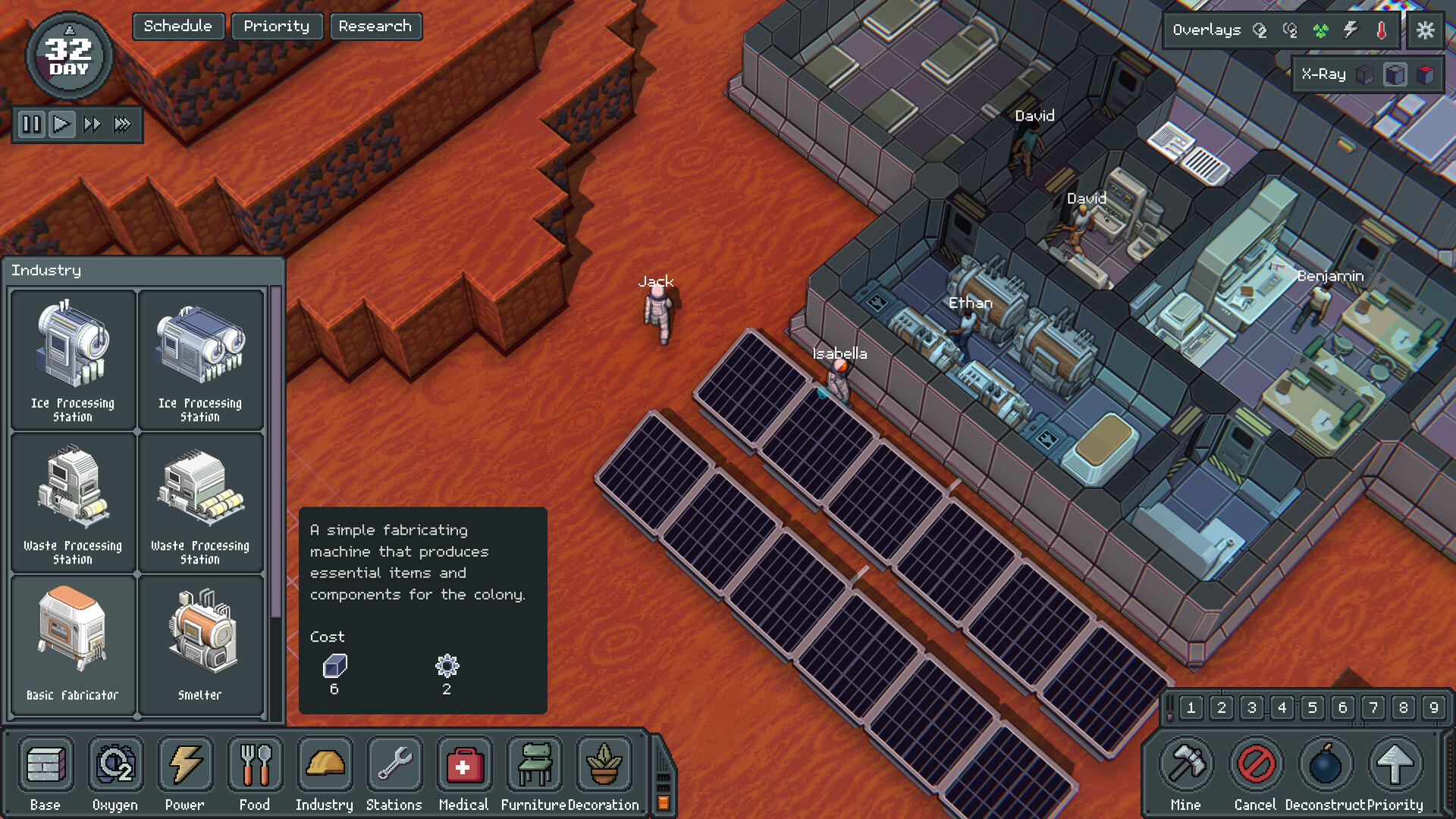Switch to the Food build tab
This screenshot has height=819, width=1456.
click(x=255, y=766)
